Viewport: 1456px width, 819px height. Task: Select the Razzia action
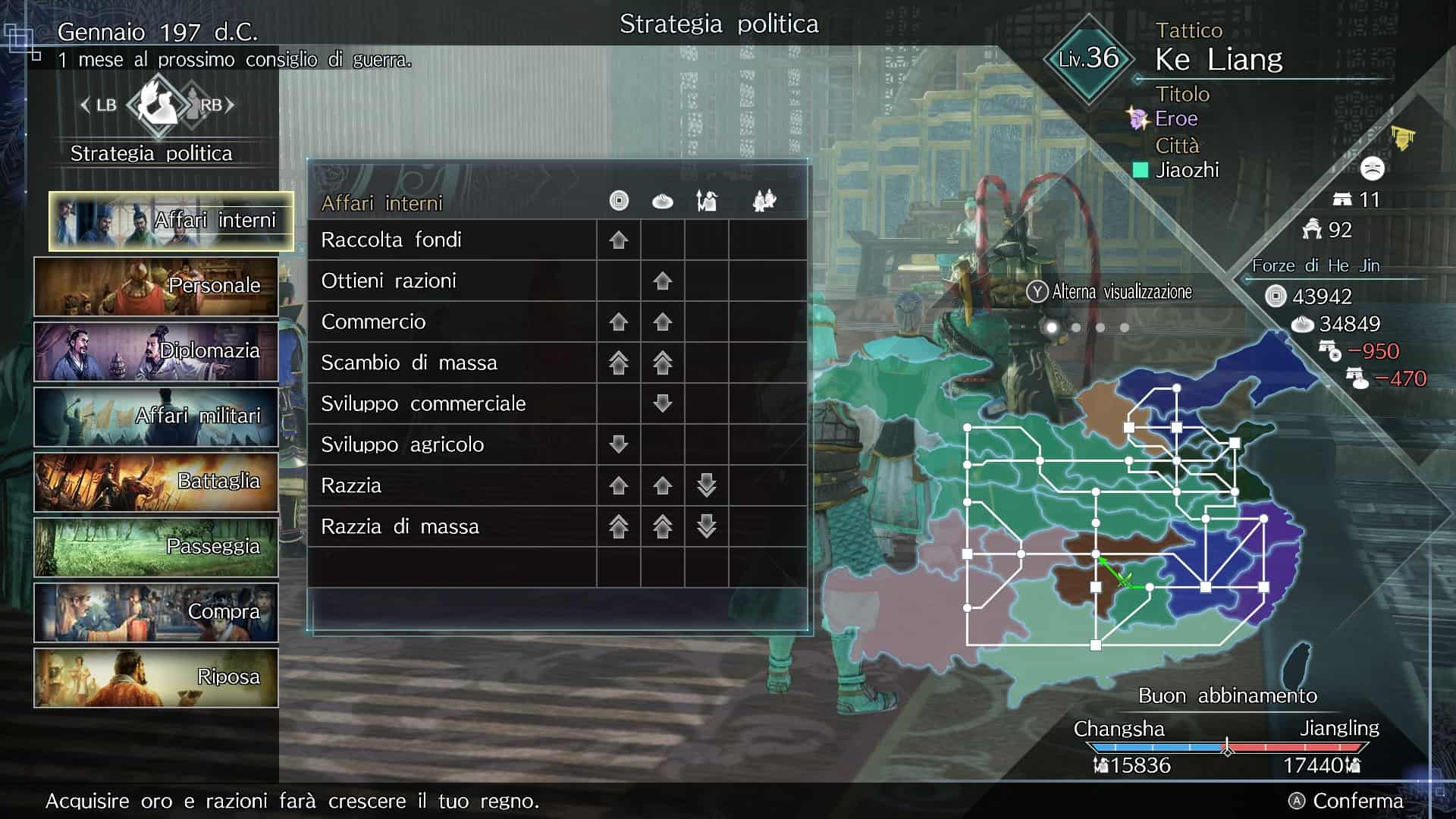(x=452, y=486)
